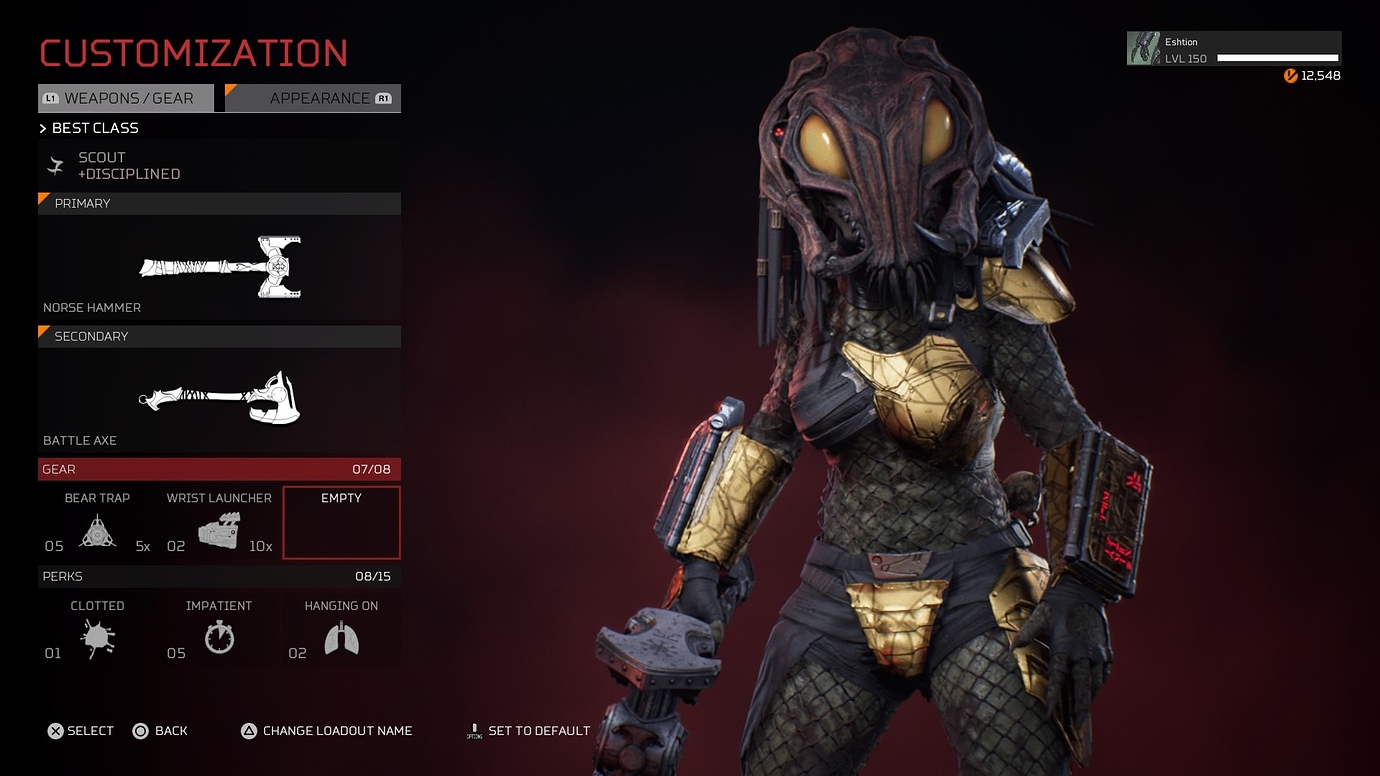The height and width of the screenshot is (776, 1380).
Task: Choose the Wrist Launcher gear slot
Action: coord(219,523)
